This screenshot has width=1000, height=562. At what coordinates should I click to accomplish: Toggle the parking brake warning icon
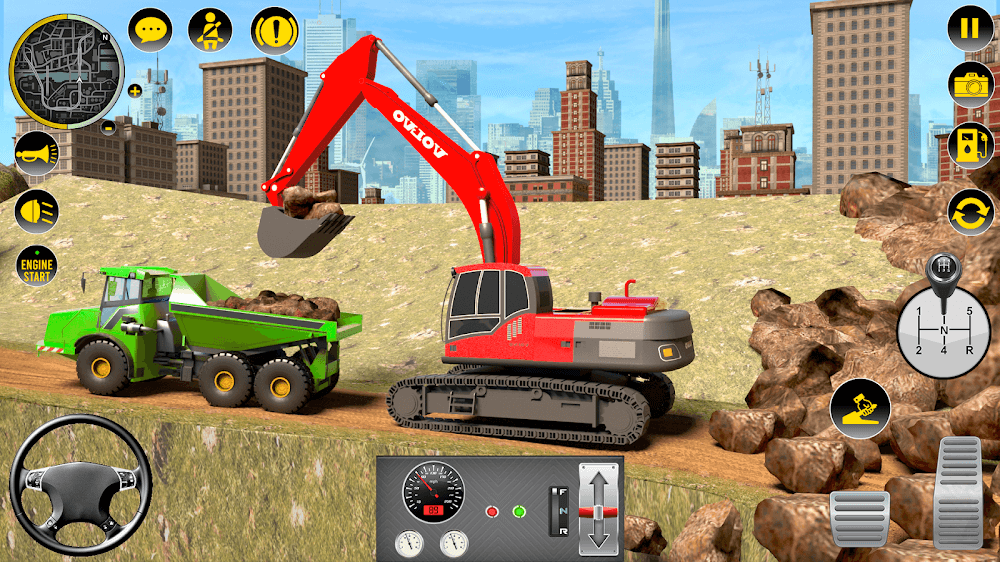(x=274, y=29)
